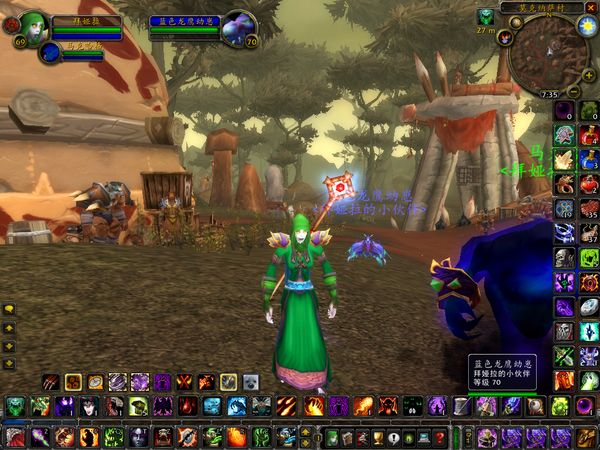
Task: Toggle the tracking icon beside the minimap
Action: coord(504,38)
